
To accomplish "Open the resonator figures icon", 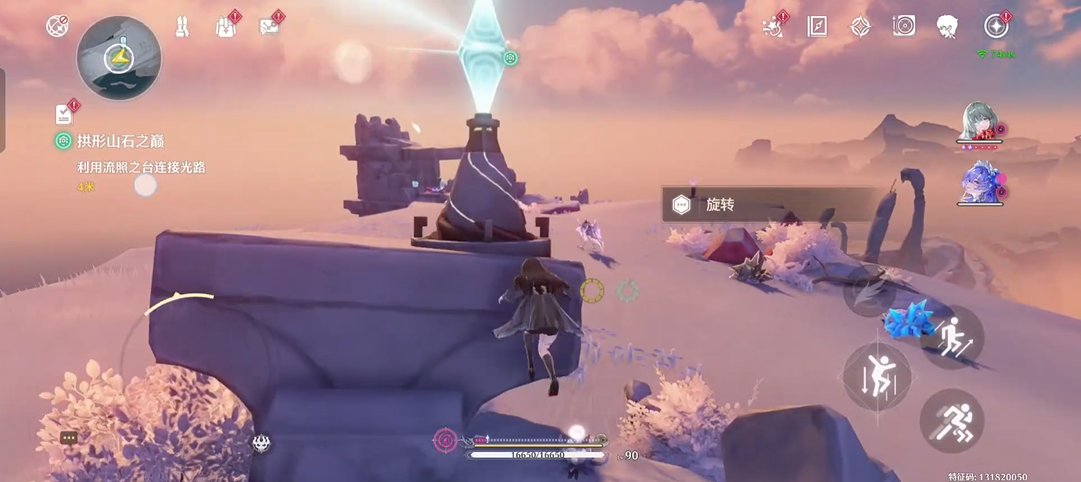I will pos(183,27).
